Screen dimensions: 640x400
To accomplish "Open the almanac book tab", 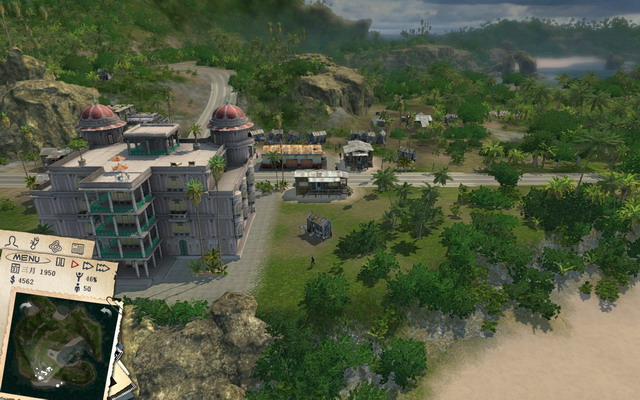I will tap(77, 248).
